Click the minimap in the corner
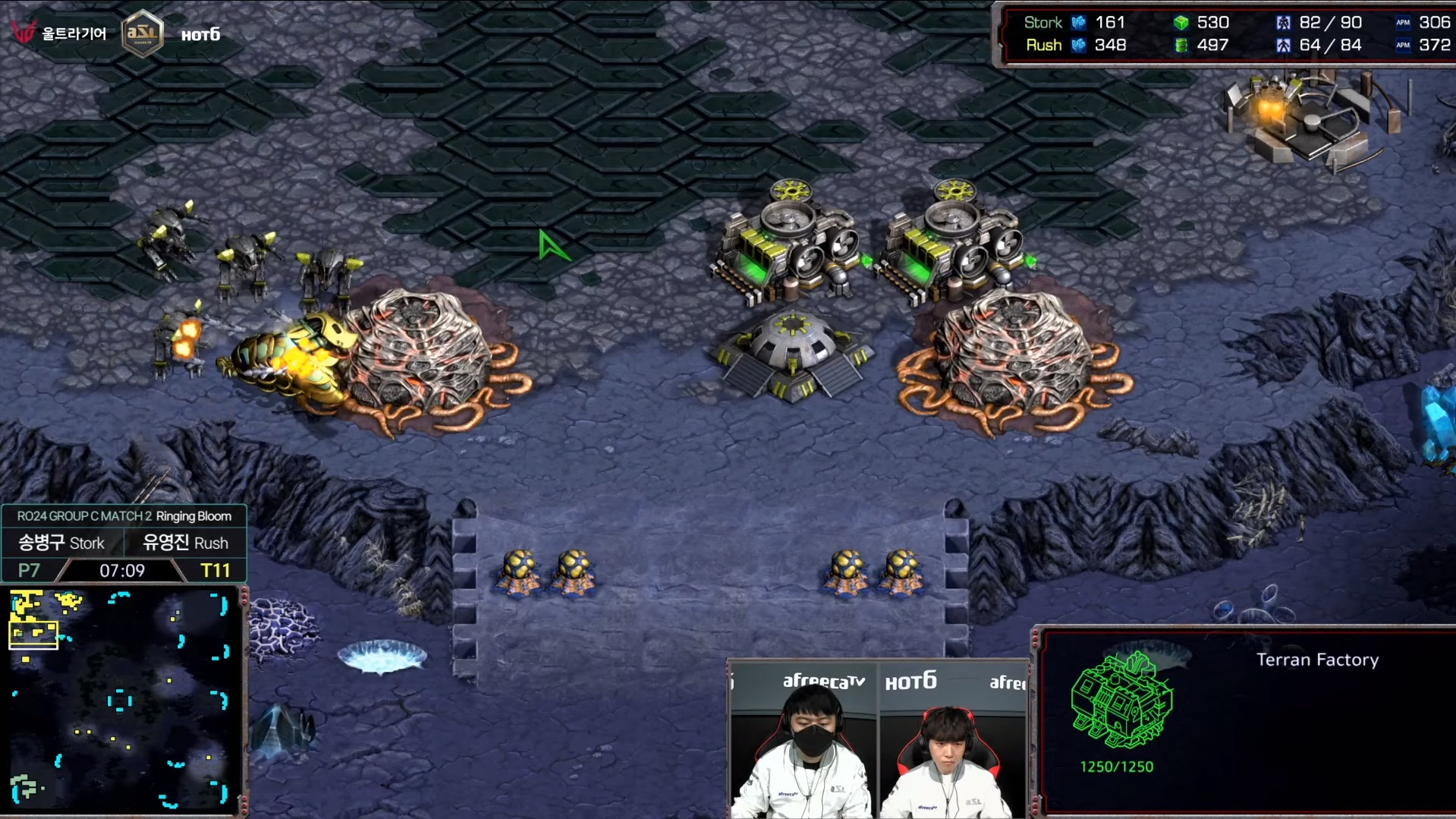1456x819 pixels. [x=121, y=700]
